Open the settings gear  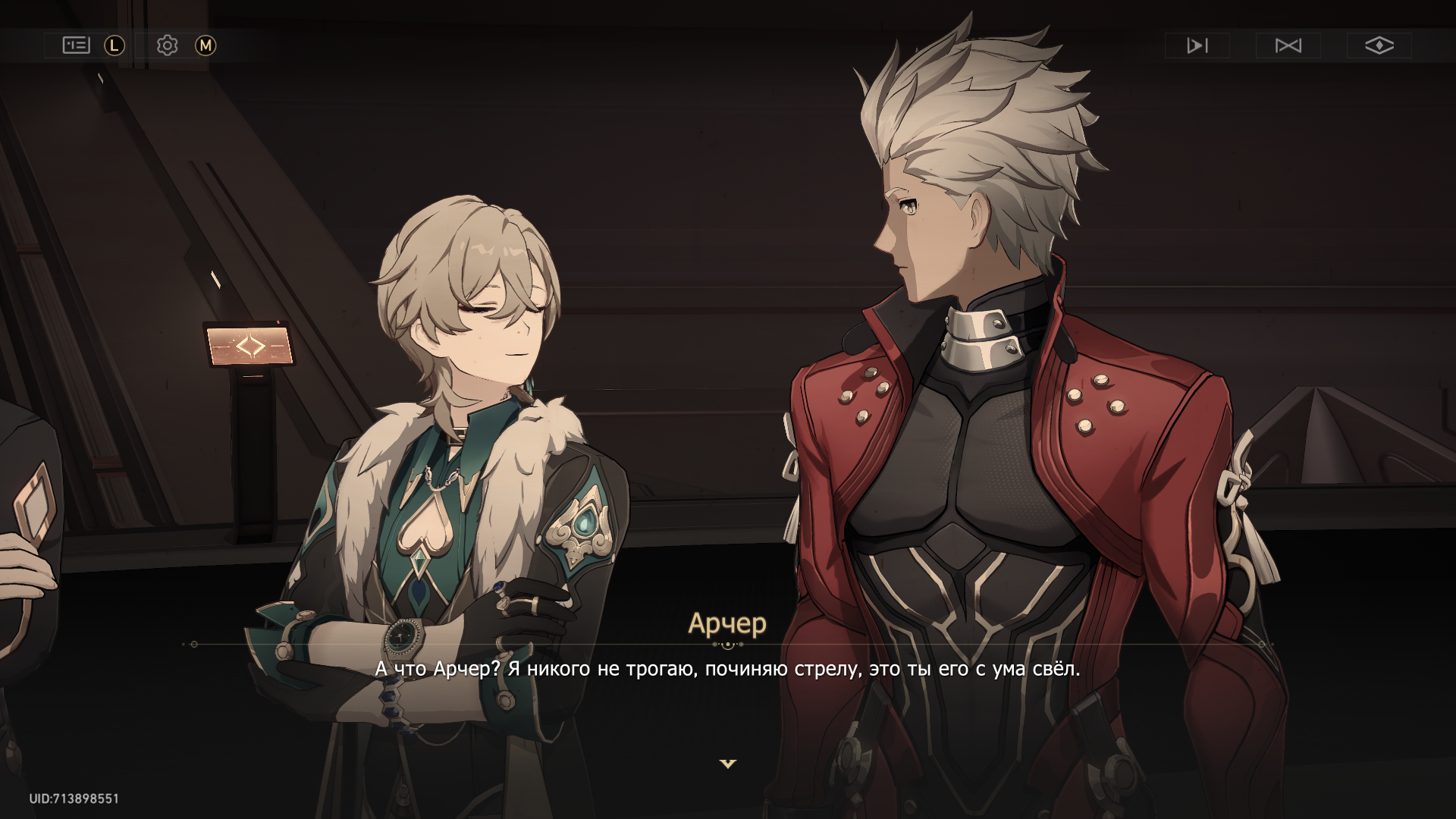click(x=167, y=45)
